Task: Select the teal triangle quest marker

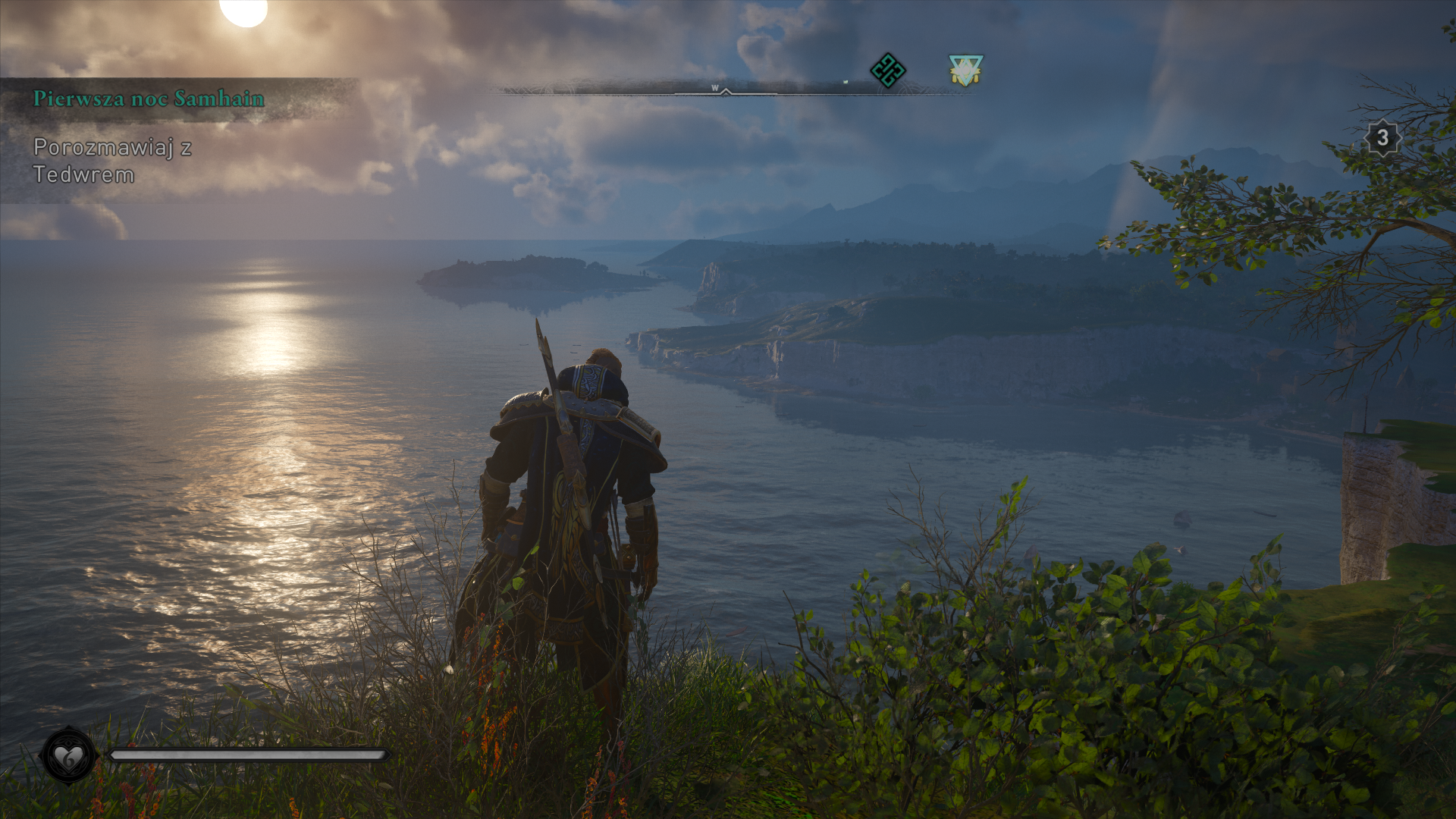Action: (965, 71)
